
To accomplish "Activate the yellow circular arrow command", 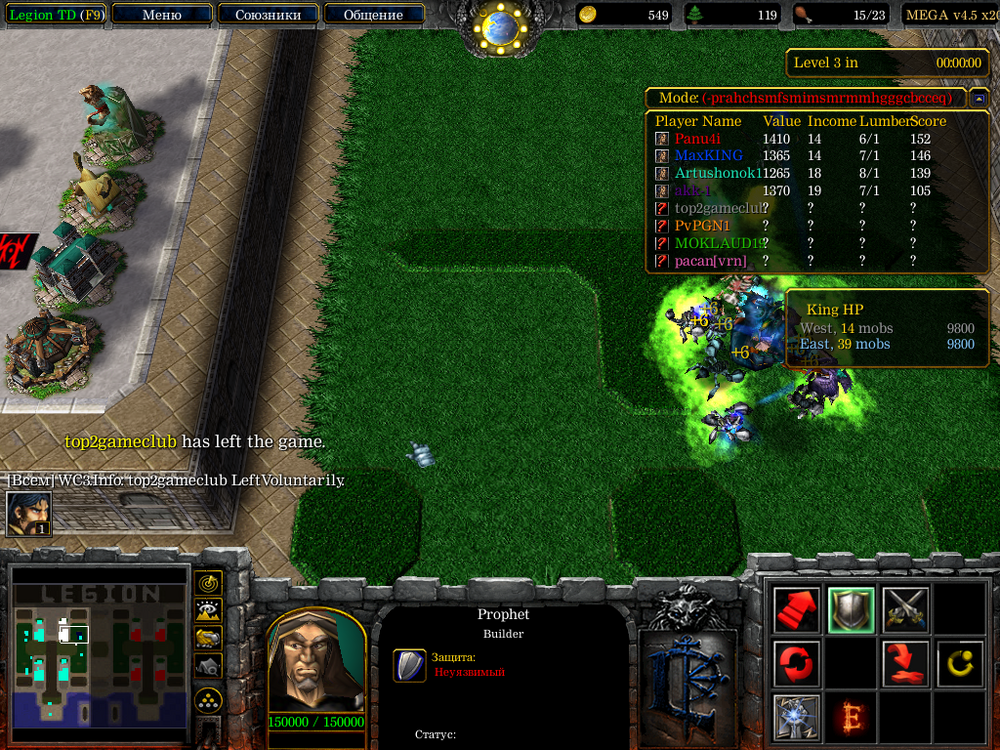I will click(959, 663).
